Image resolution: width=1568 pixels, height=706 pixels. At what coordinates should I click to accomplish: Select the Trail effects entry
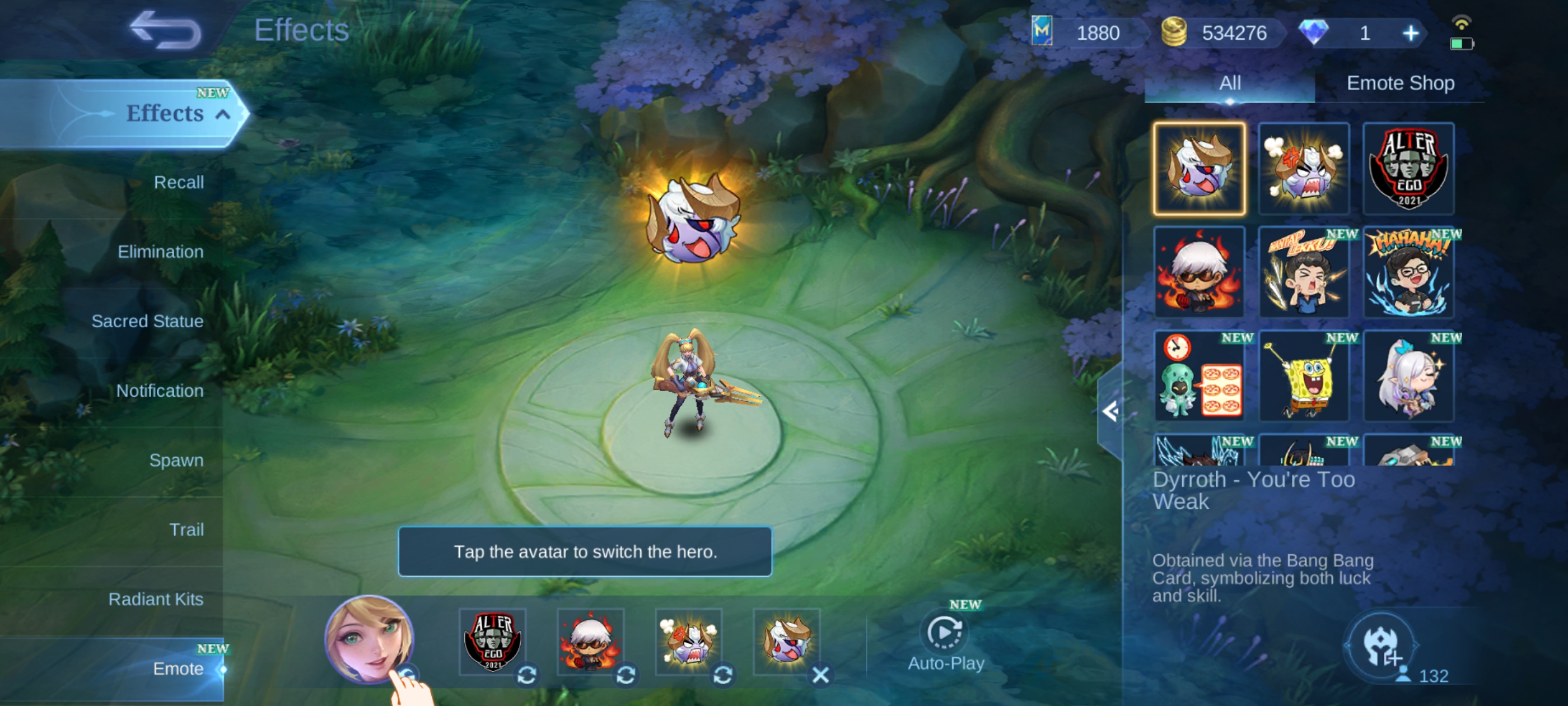click(186, 529)
